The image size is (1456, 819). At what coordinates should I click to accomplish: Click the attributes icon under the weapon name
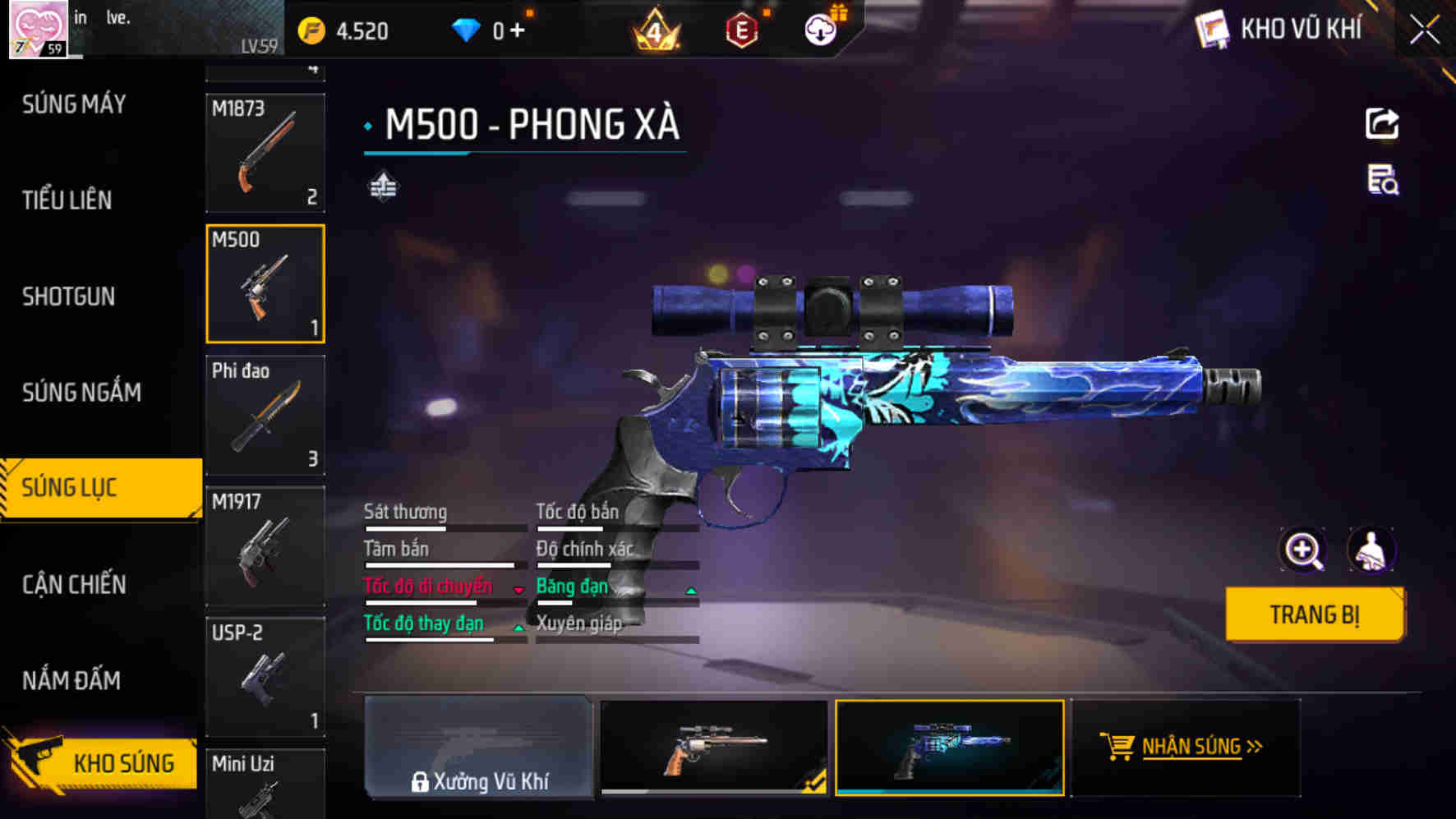pos(382,187)
